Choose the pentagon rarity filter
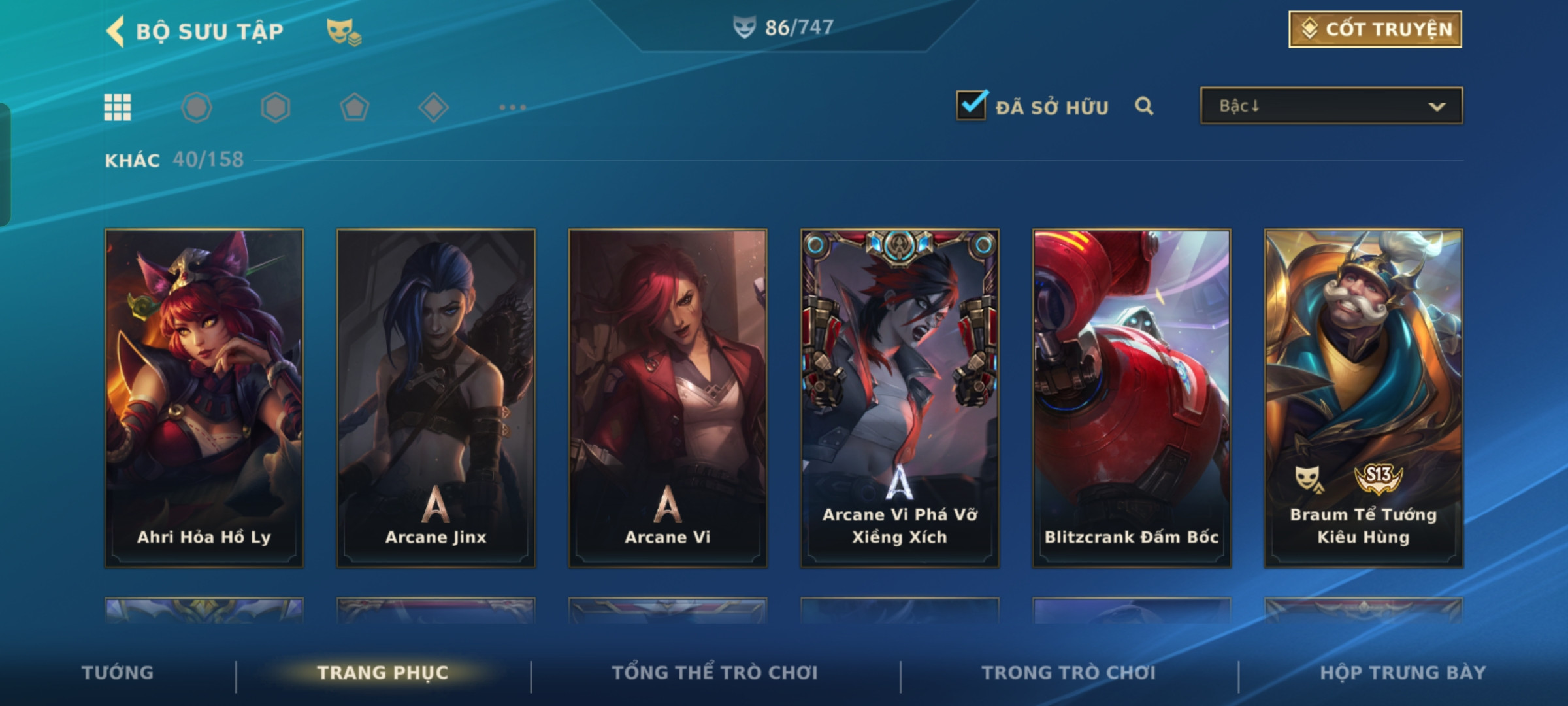 354,107
